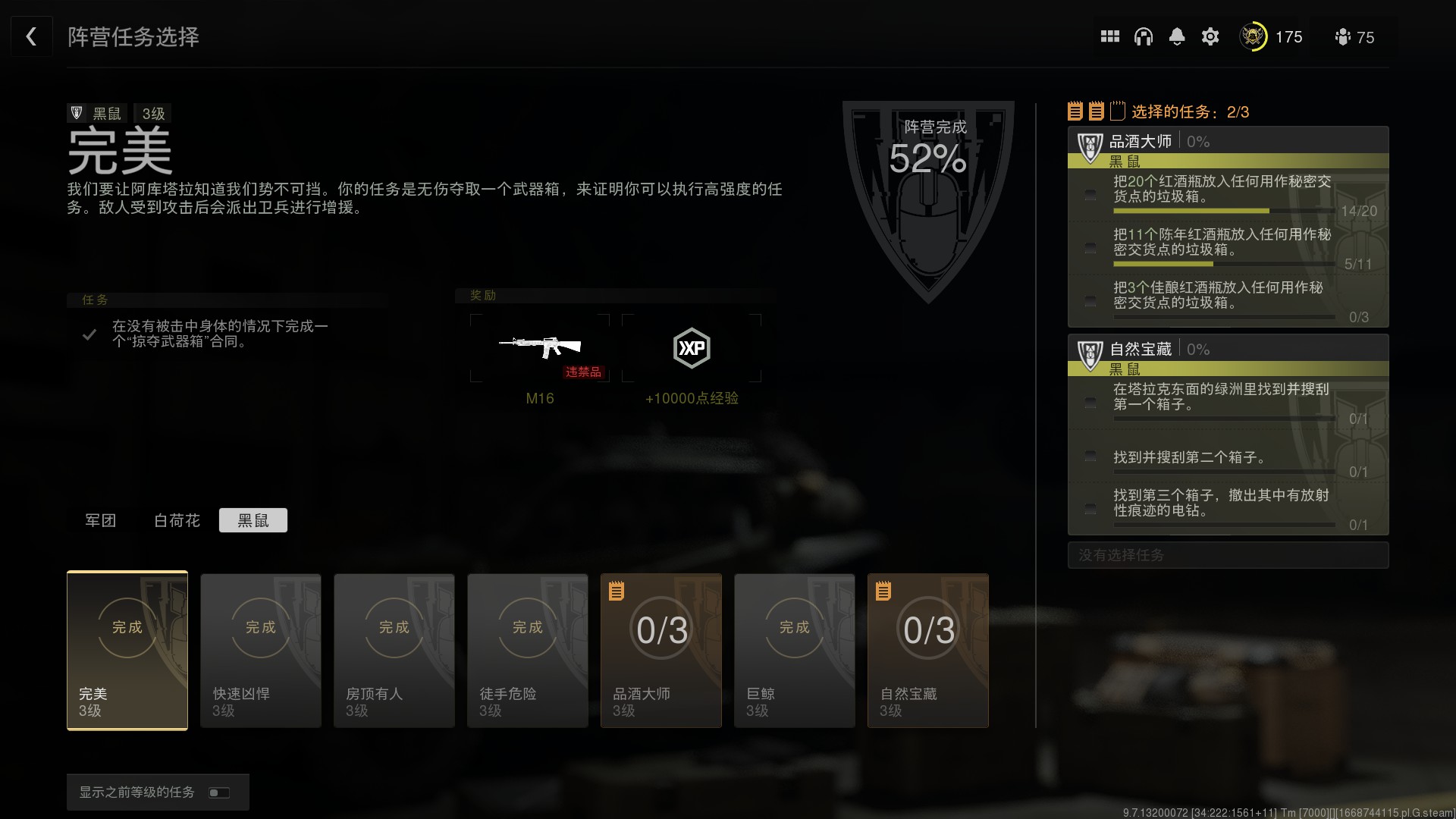Viewport: 1456px width, 819px height.
Task: Select the 品酒大师 tracked mission panel
Action: point(1228,227)
